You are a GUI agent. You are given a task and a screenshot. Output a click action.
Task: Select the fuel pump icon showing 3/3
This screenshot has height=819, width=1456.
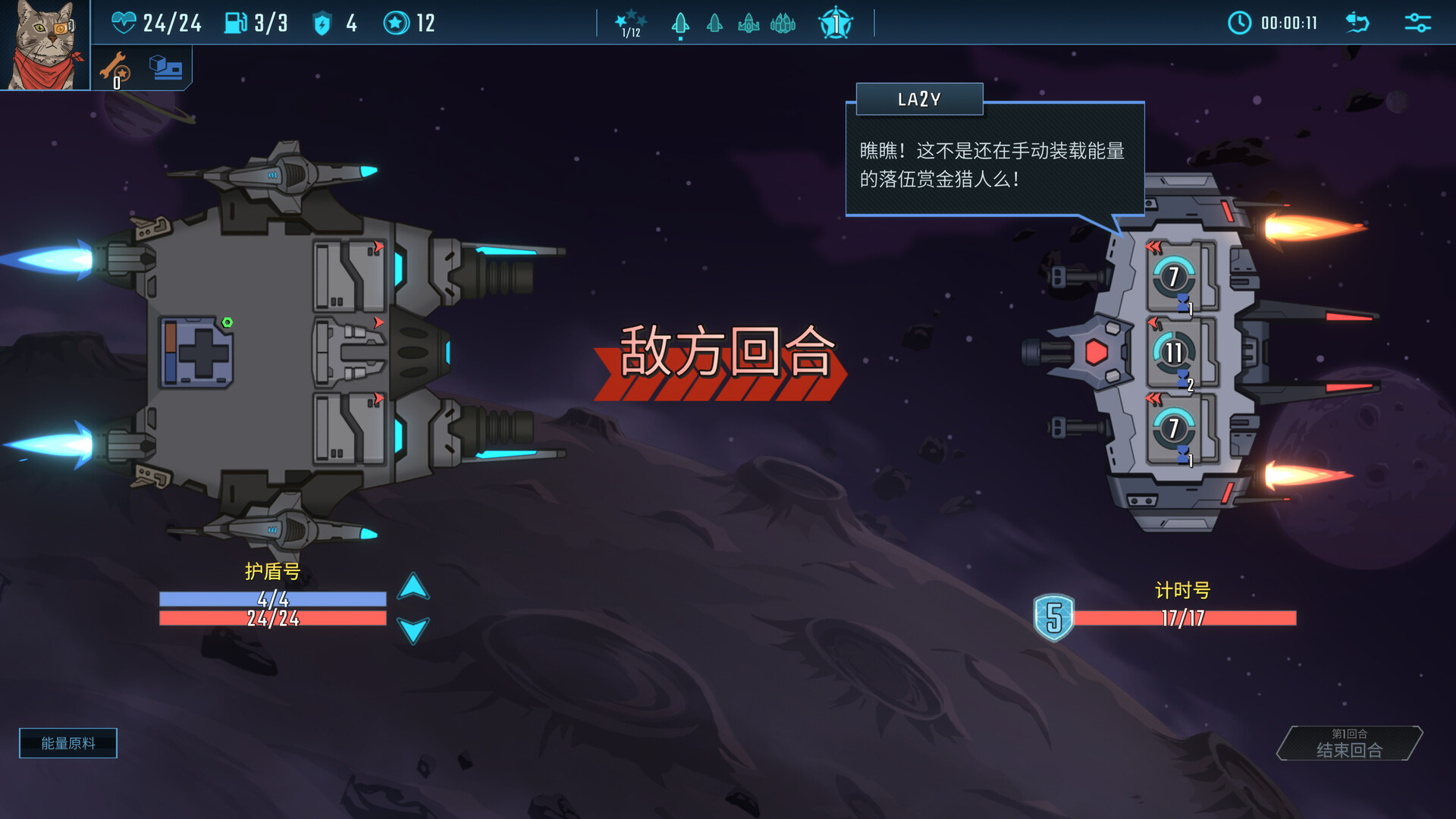coord(235,21)
